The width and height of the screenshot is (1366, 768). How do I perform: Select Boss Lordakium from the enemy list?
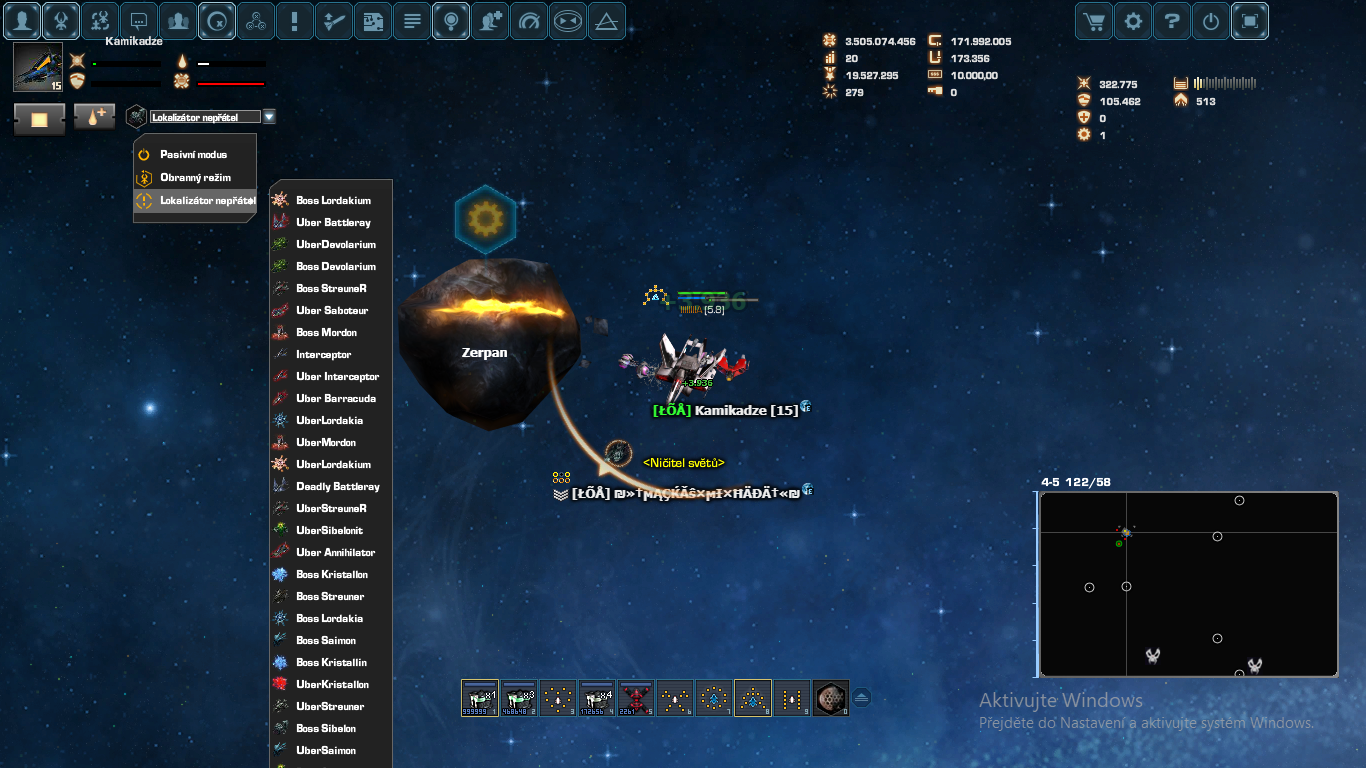(x=333, y=200)
